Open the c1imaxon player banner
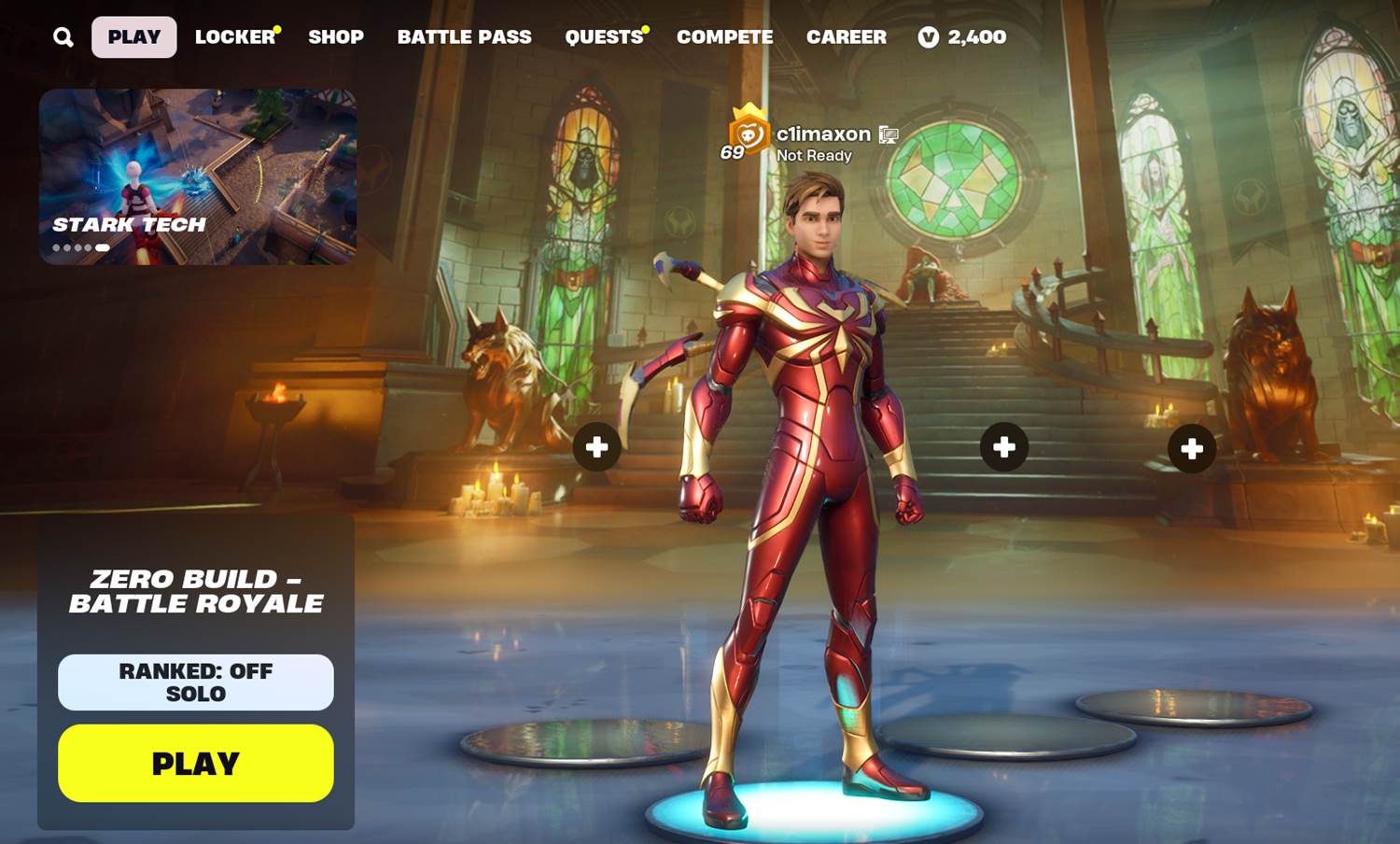Screen dimensions: 1400x844 (x=810, y=142)
